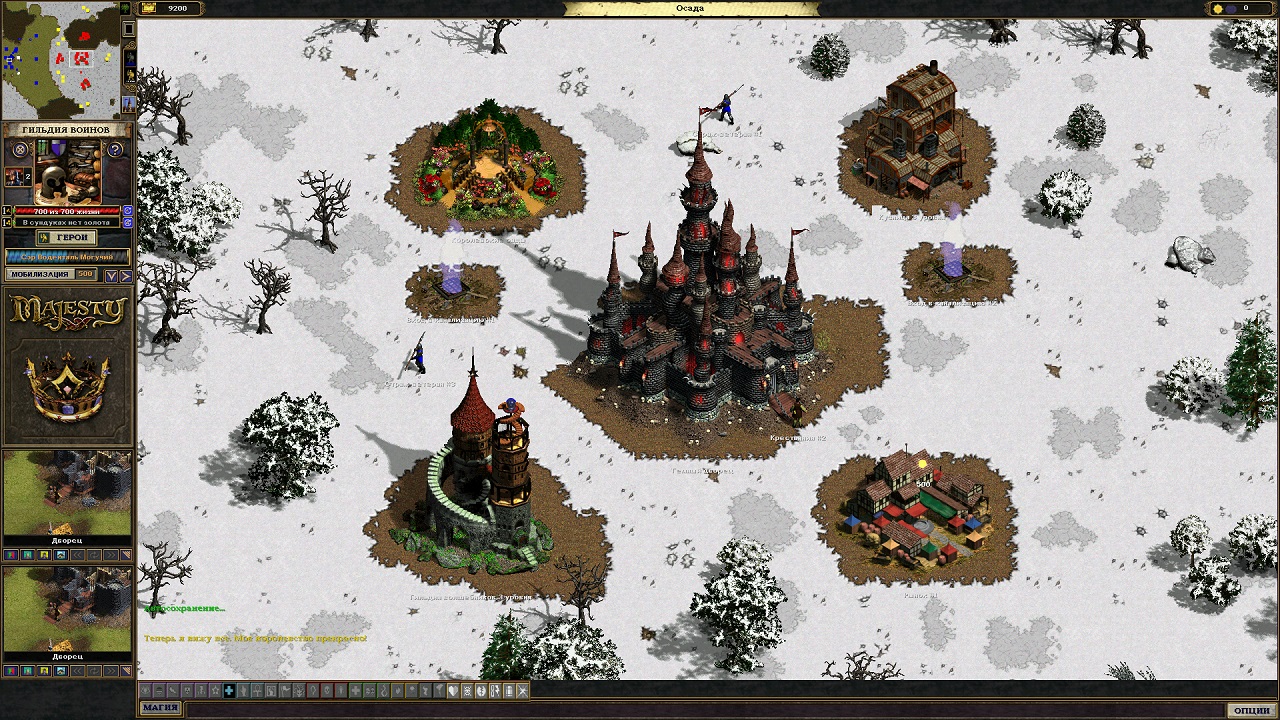Image resolution: width=1280 pixels, height=720 pixels.
Task: Click the upper Дворец view thumbnail
Action: point(67,496)
